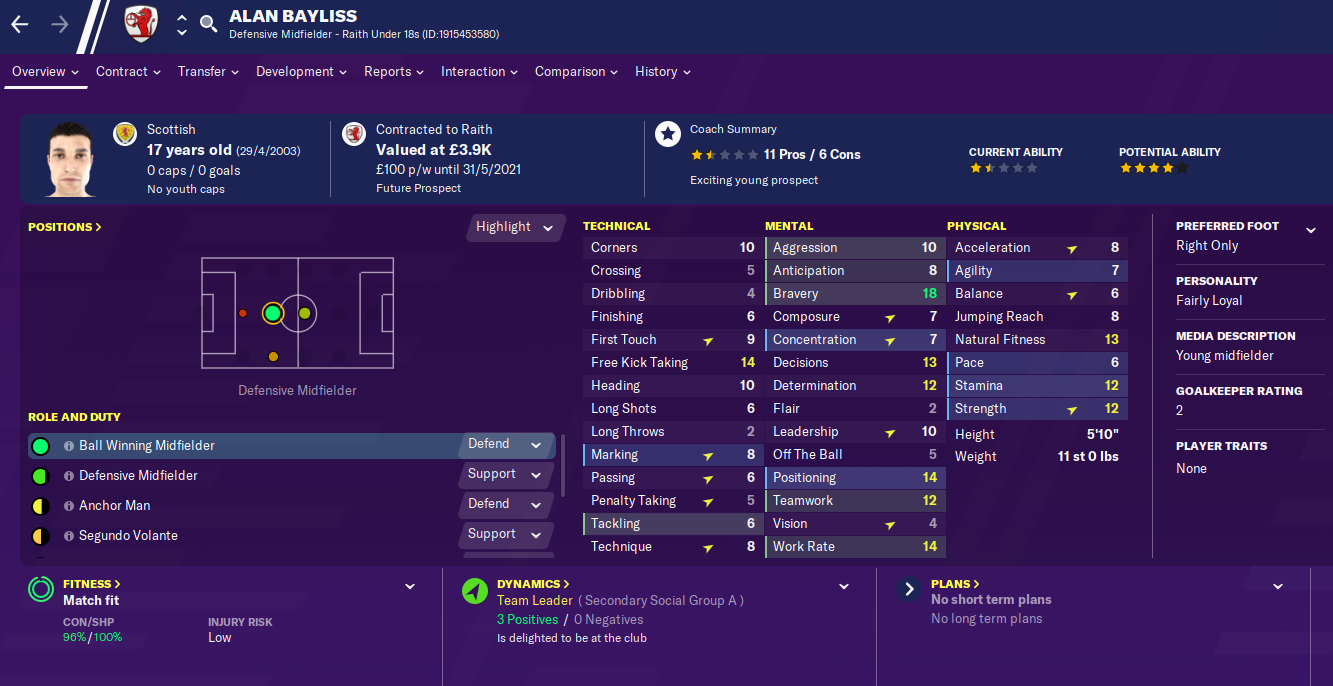This screenshot has height=686, width=1333.
Task: Open the Highlight dropdown
Action: 515,227
